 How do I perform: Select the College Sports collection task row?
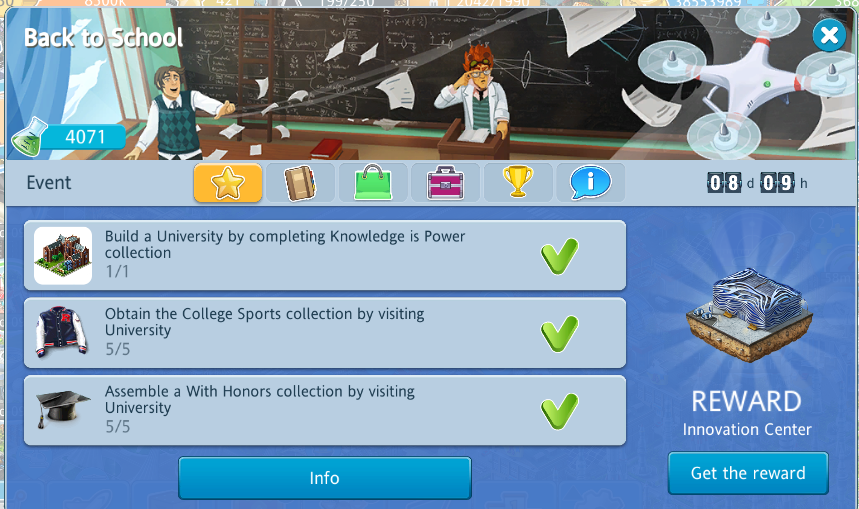325,333
